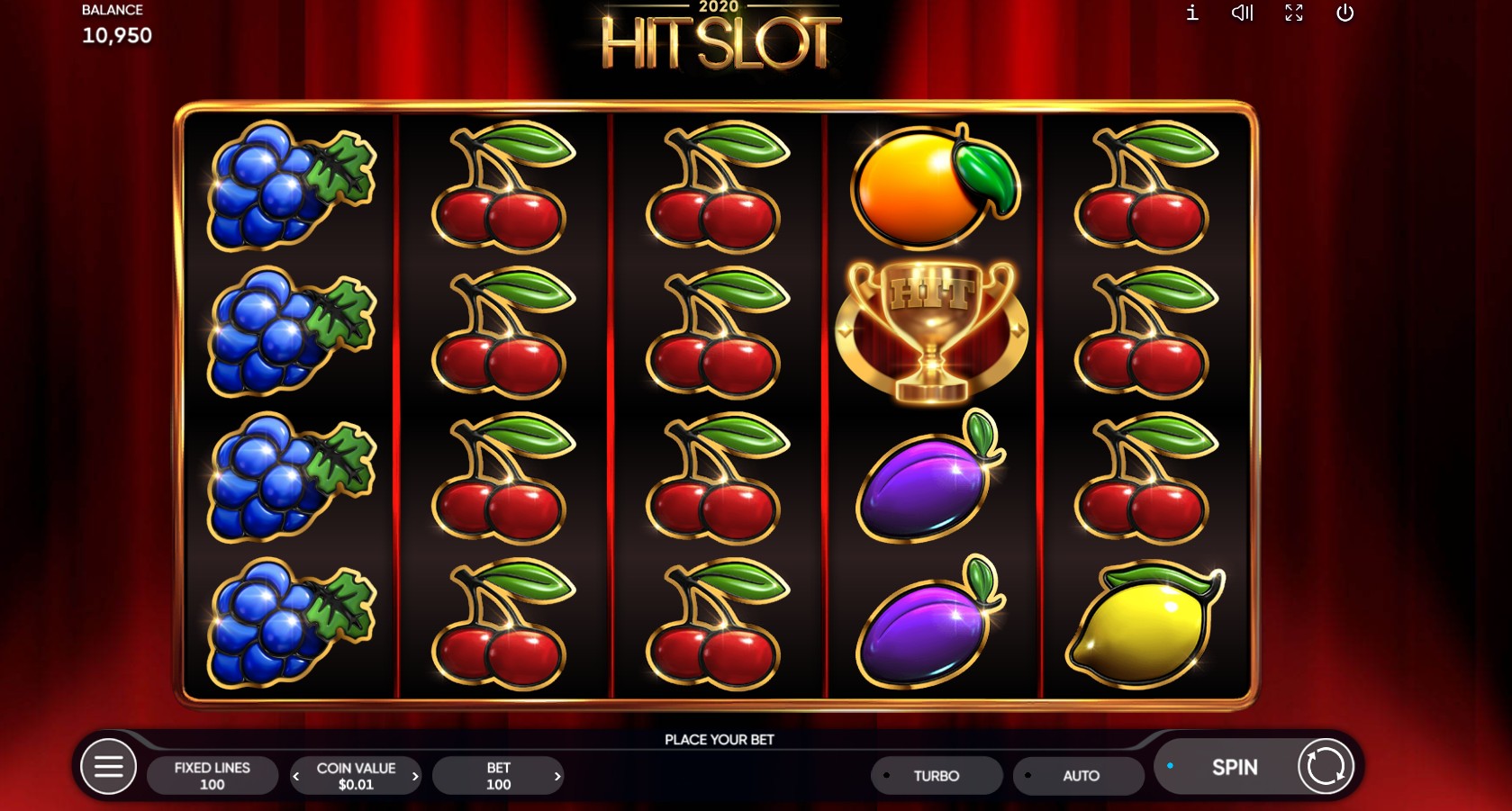This screenshot has width=1512, height=811.
Task: Decrease the coin value
Action: pos(295,775)
